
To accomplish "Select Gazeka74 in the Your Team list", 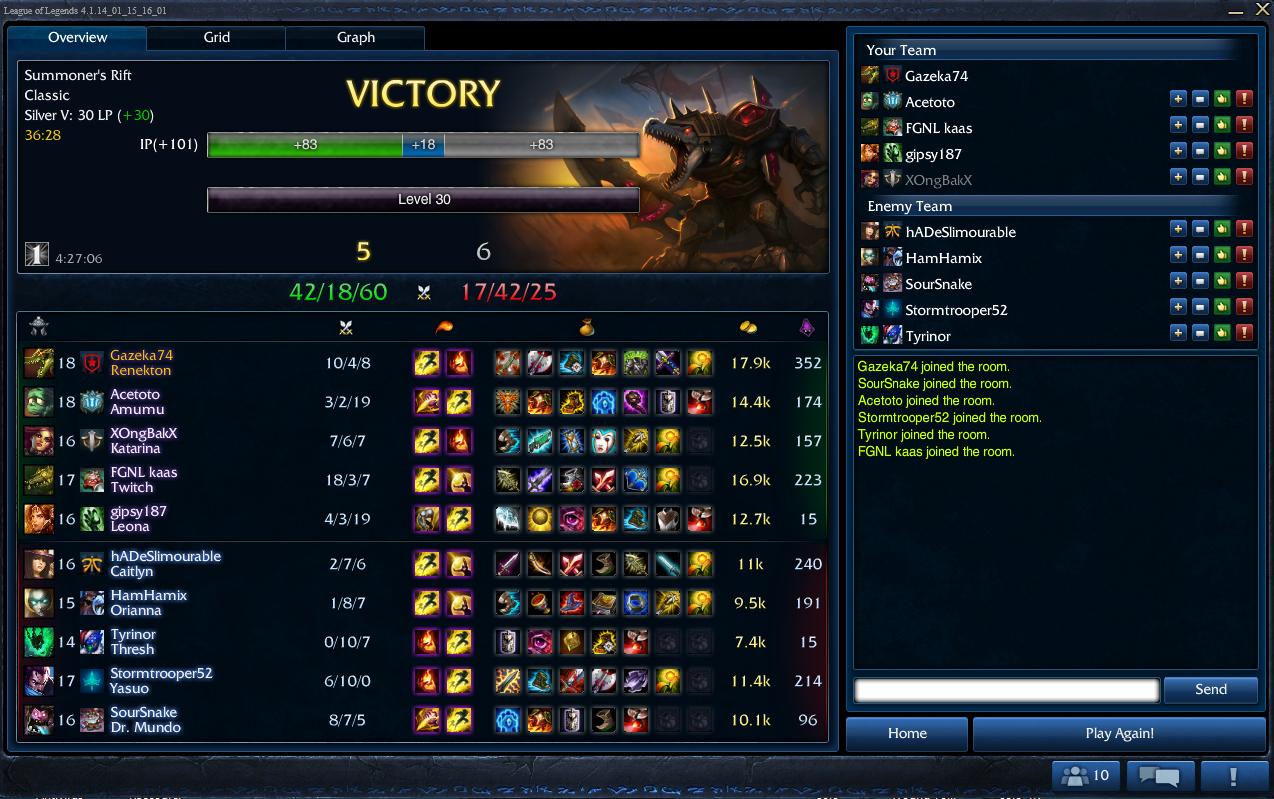I will coord(936,76).
